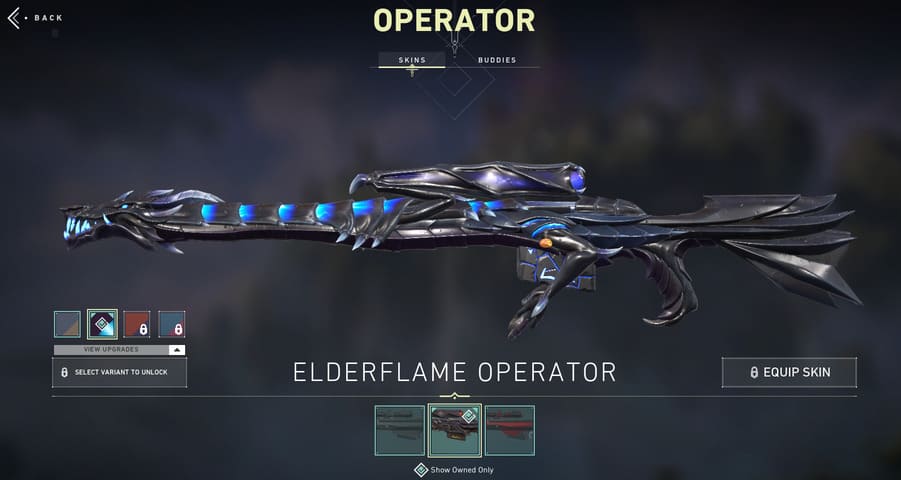Select the grey and tan default variant swatch
This screenshot has height=480, width=901.
(67, 324)
